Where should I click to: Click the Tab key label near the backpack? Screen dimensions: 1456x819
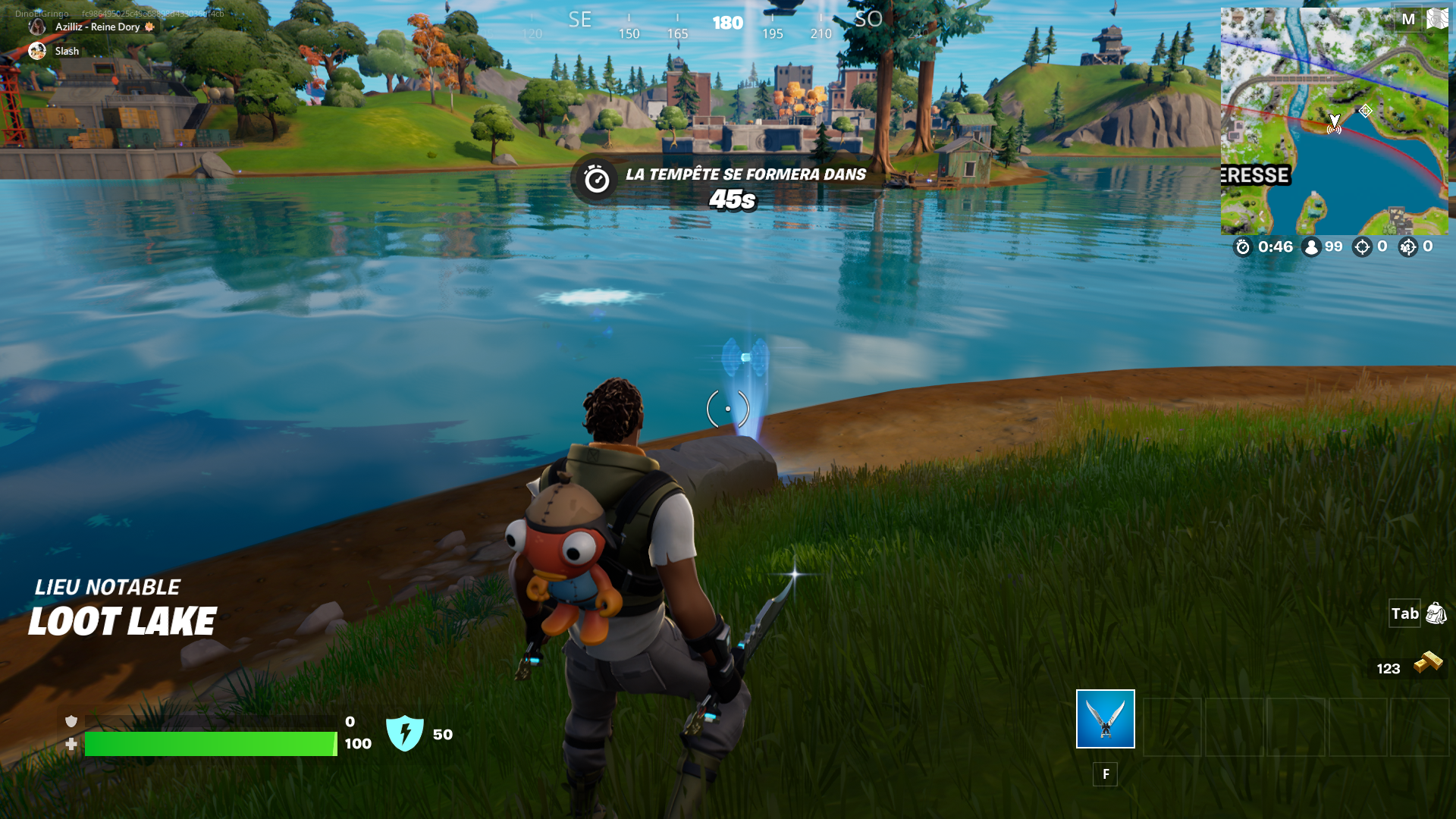pyautogui.click(x=1404, y=614)
